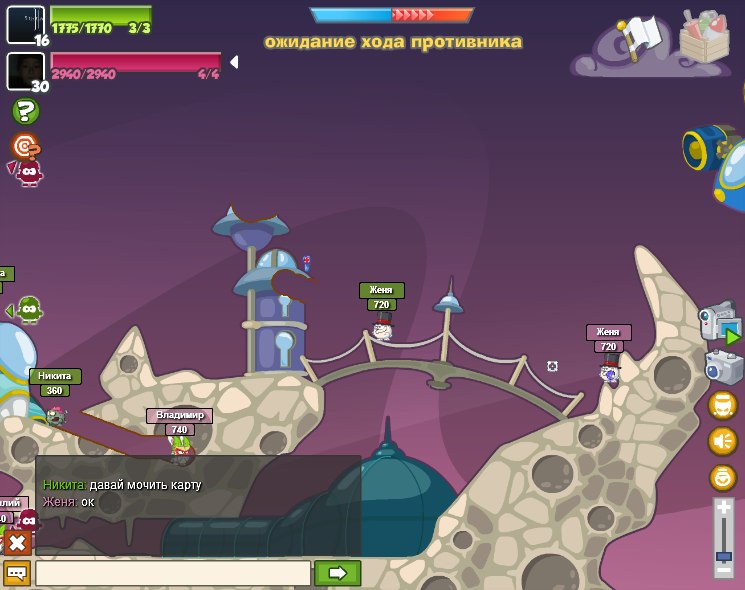Open the green question mark help

[x=26, y=111]
